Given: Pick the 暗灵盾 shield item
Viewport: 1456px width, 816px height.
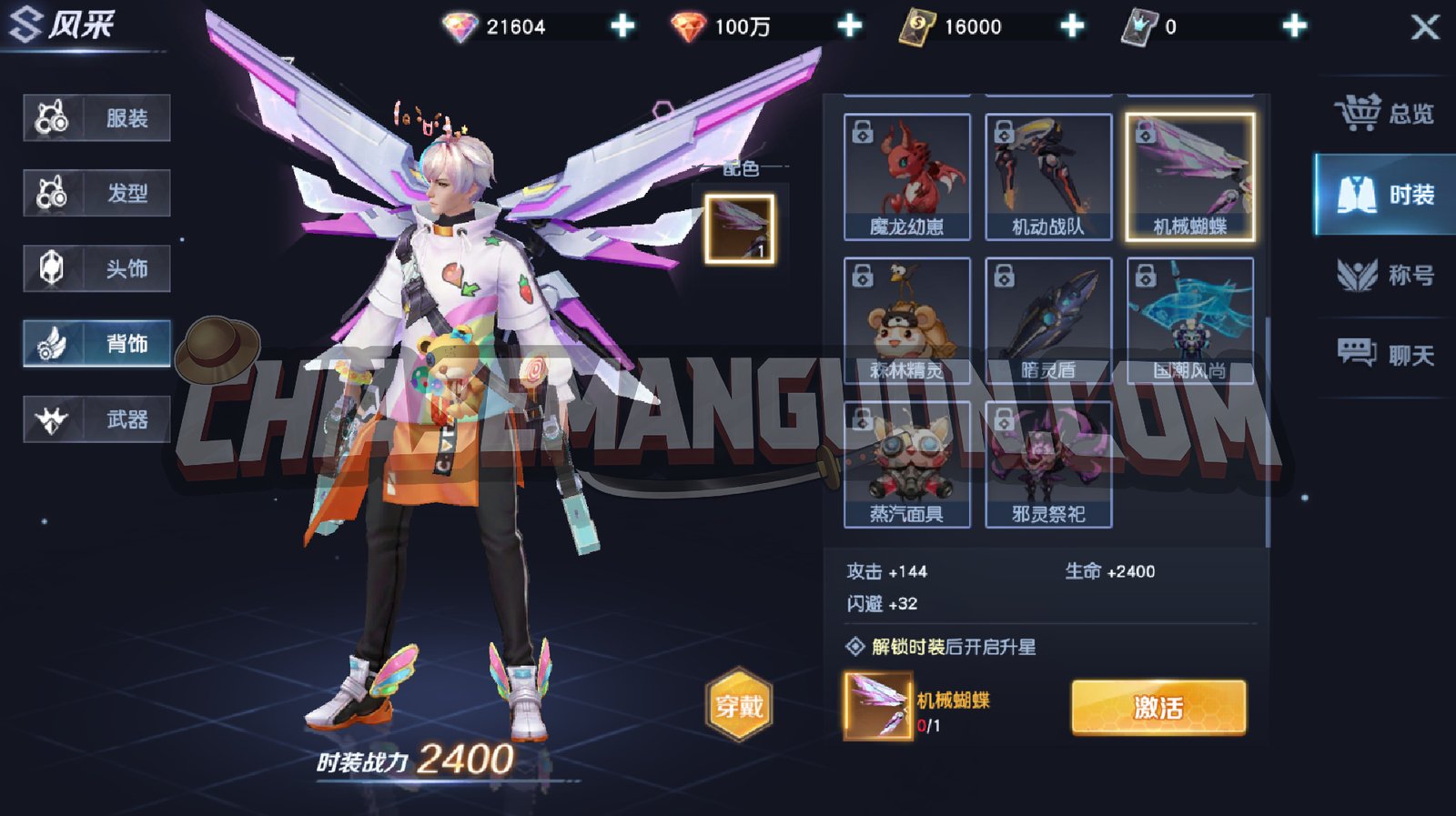Looking at the screenshot, I should pos(1048,320).
